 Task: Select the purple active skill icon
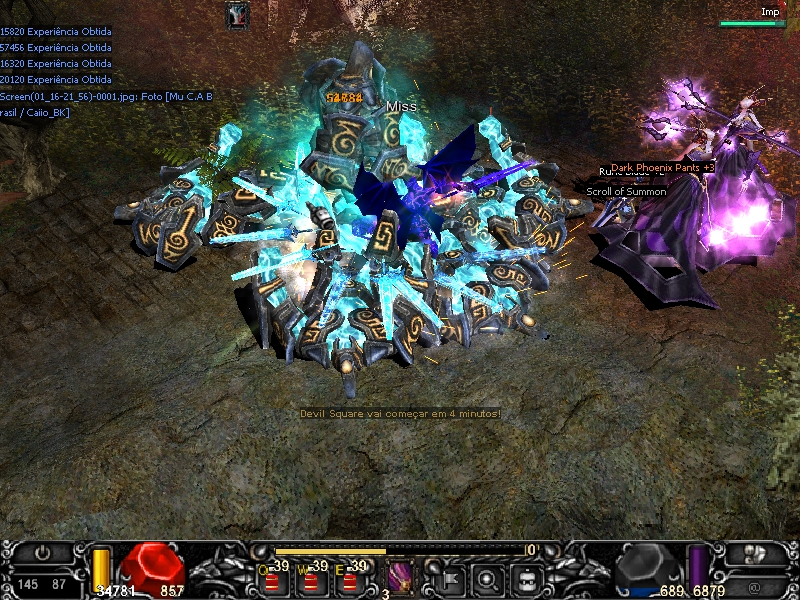click(401, 577)
